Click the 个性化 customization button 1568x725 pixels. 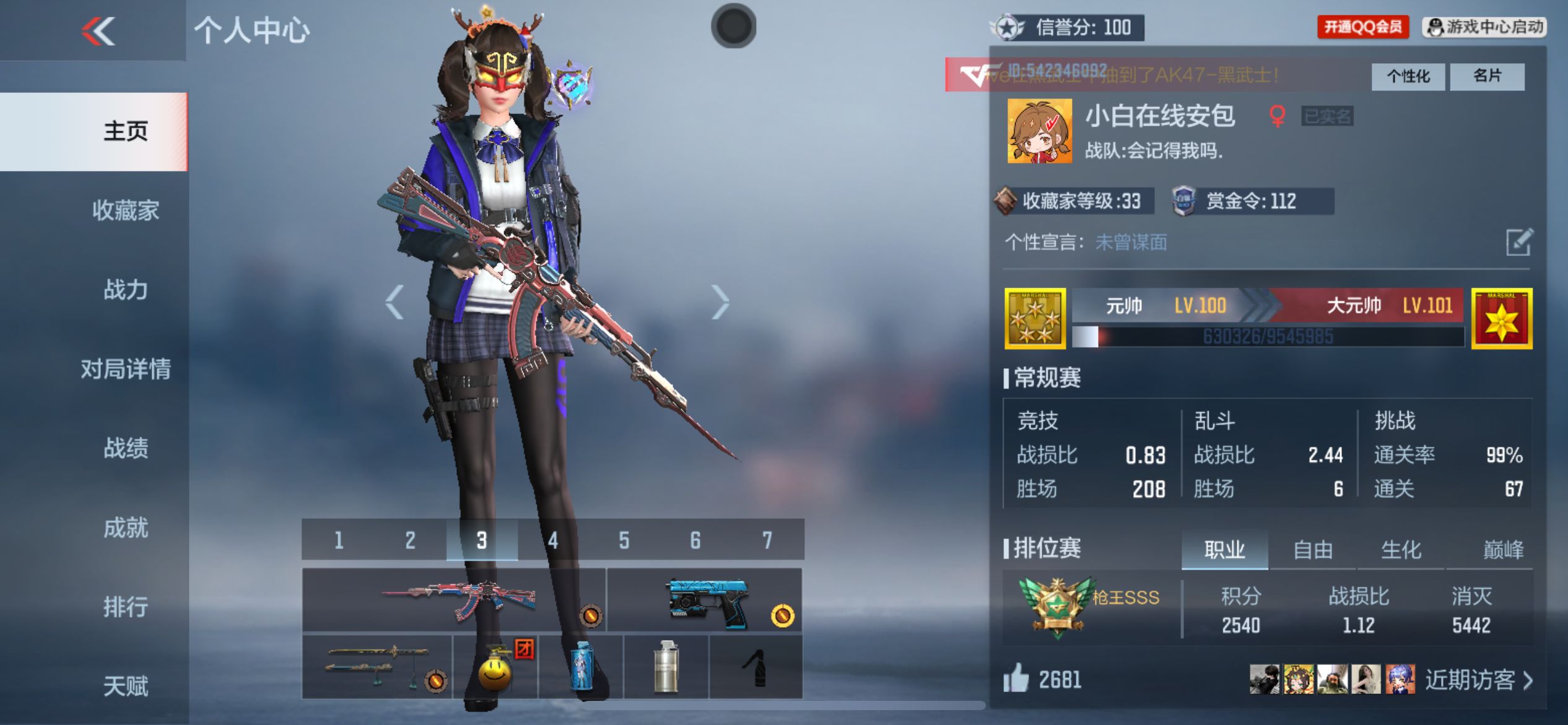[1408, 76]
